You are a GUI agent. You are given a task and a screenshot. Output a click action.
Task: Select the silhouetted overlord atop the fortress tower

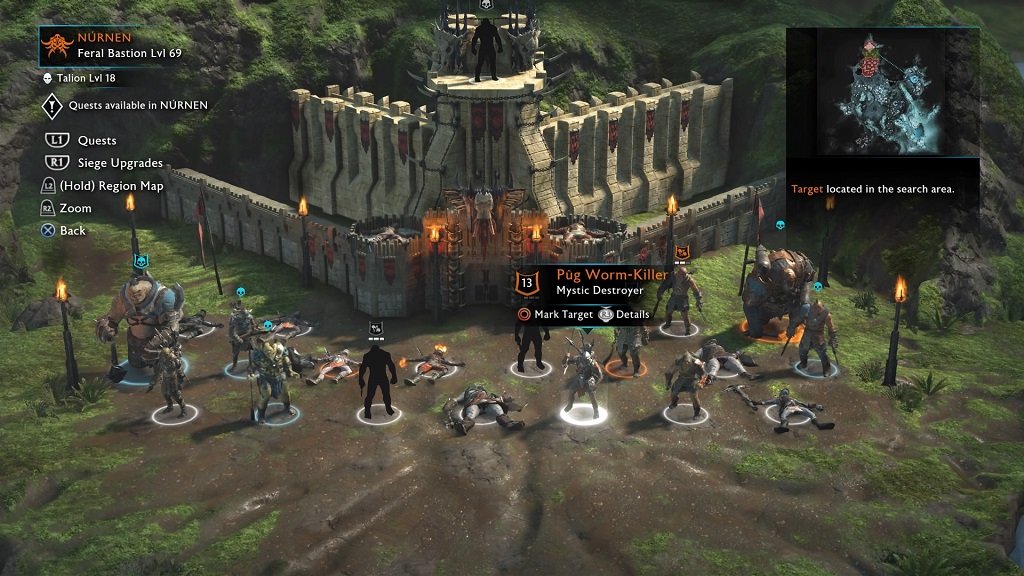click(488, 49)
